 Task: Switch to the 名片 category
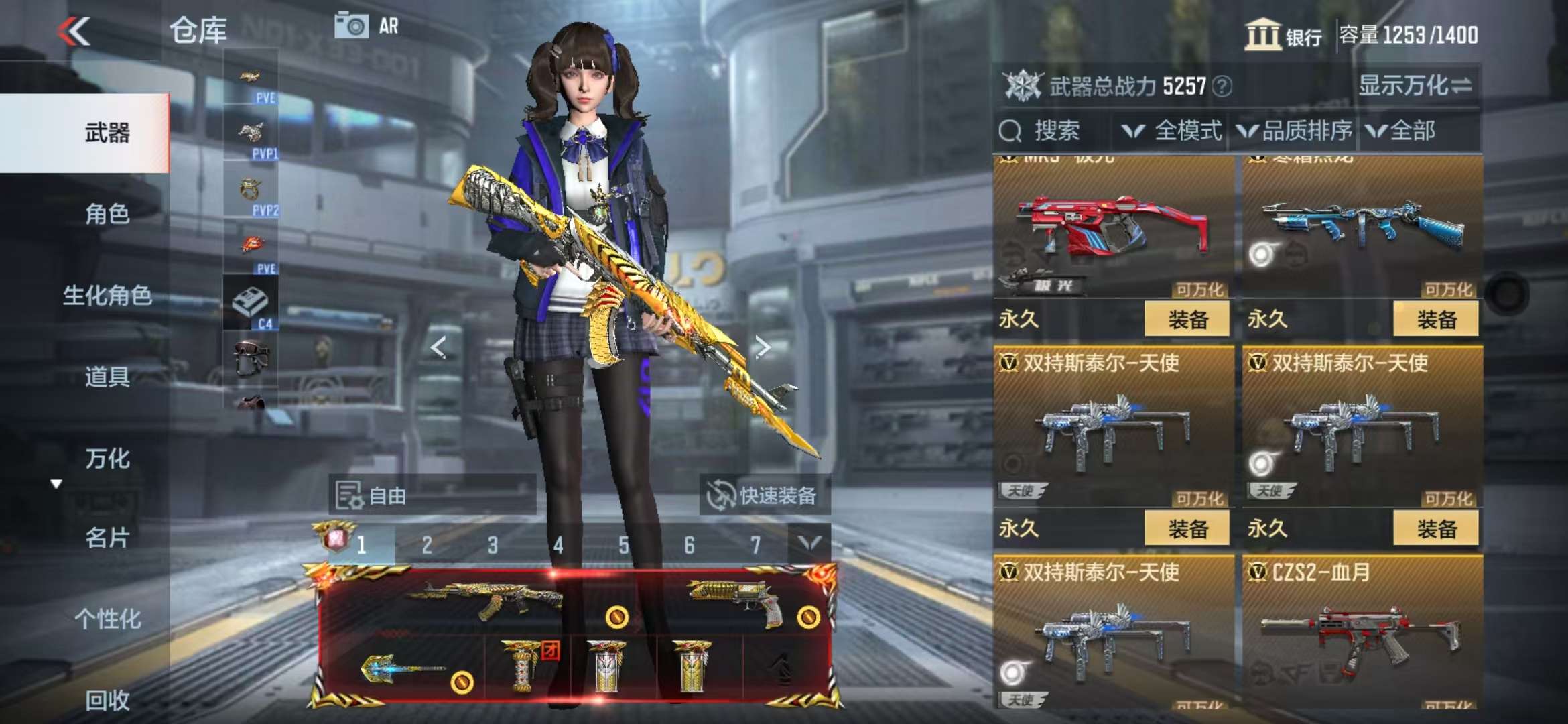[107, 538]
